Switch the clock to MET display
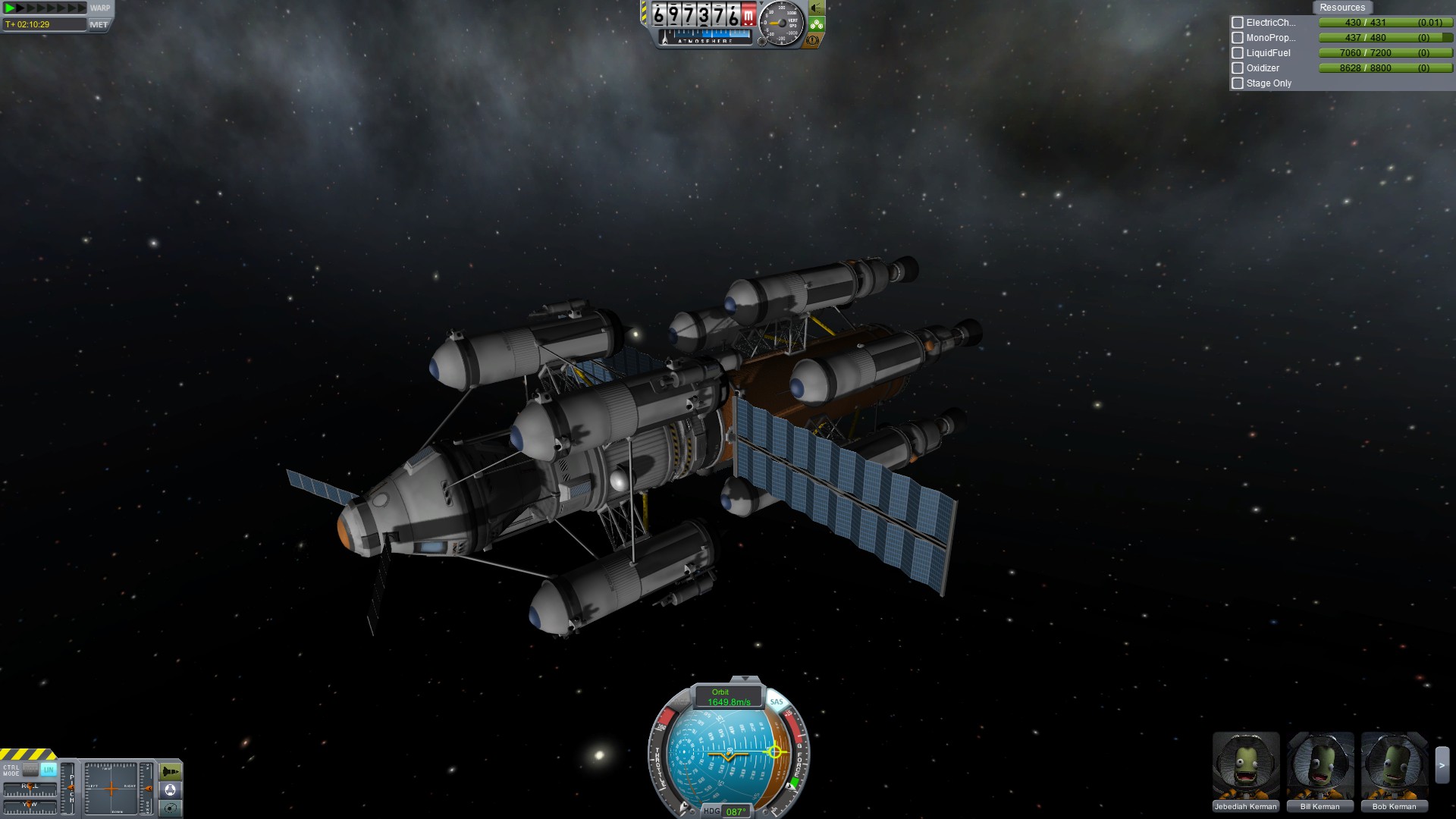The height and width of the screenshot is (819, 1456). pyautogui.click(x=99, y=24)
